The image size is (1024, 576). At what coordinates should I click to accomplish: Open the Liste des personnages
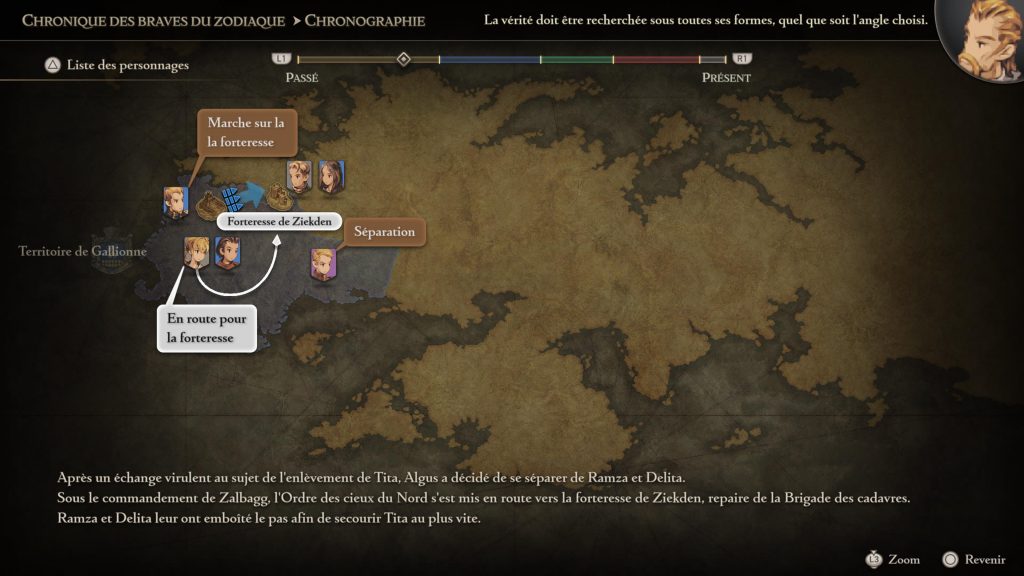(116, 66)
